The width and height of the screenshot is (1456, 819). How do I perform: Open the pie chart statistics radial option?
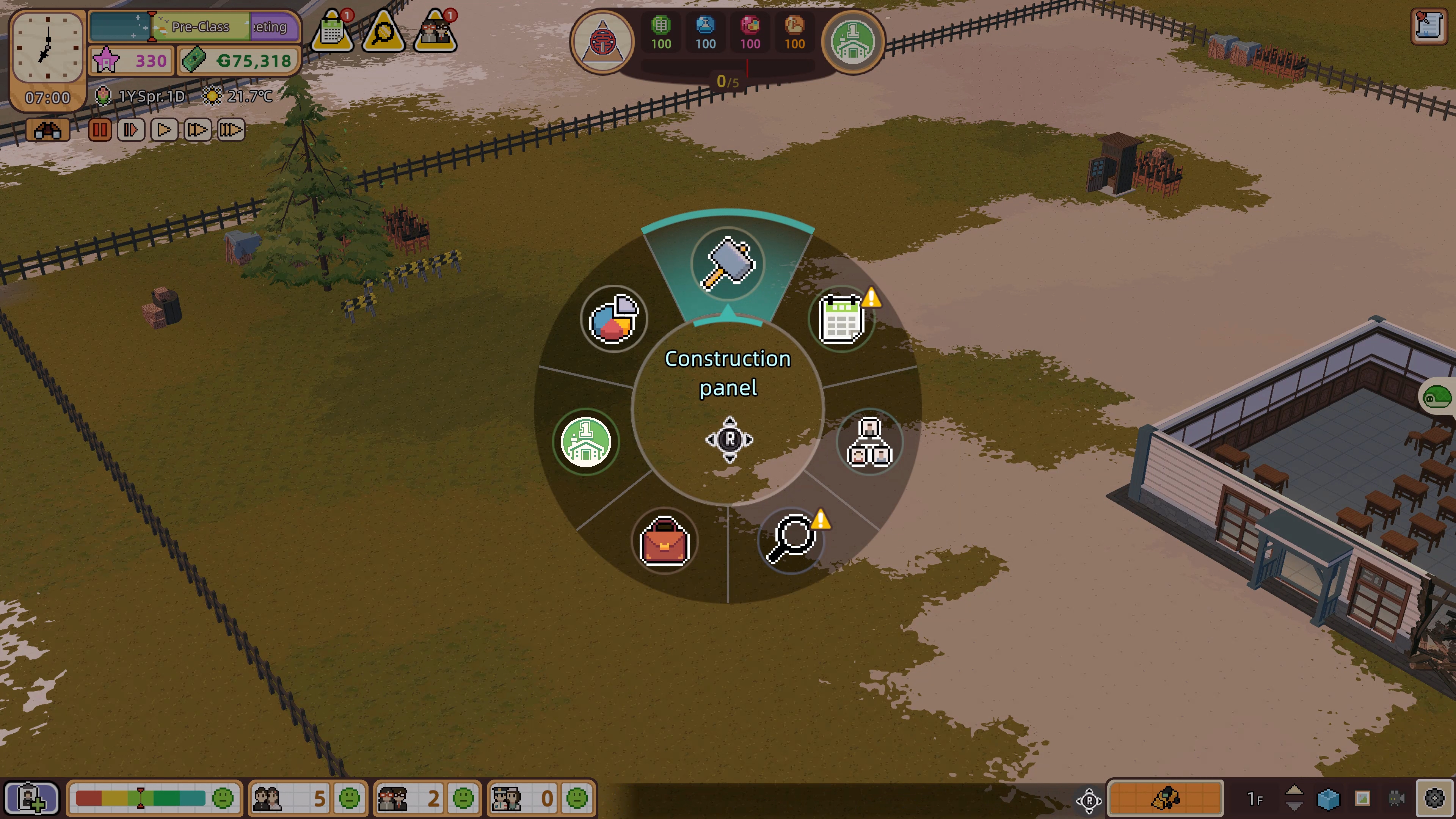click(614, 319)
